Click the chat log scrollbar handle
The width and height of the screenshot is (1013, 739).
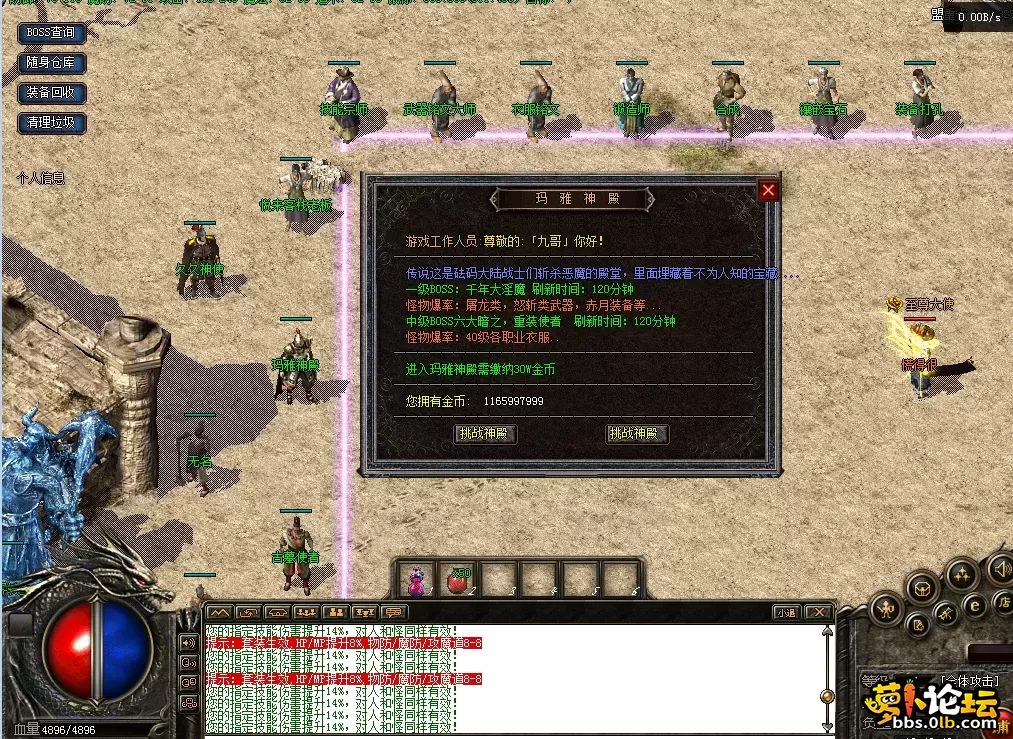pyautogui.click(x=827, y=696)
